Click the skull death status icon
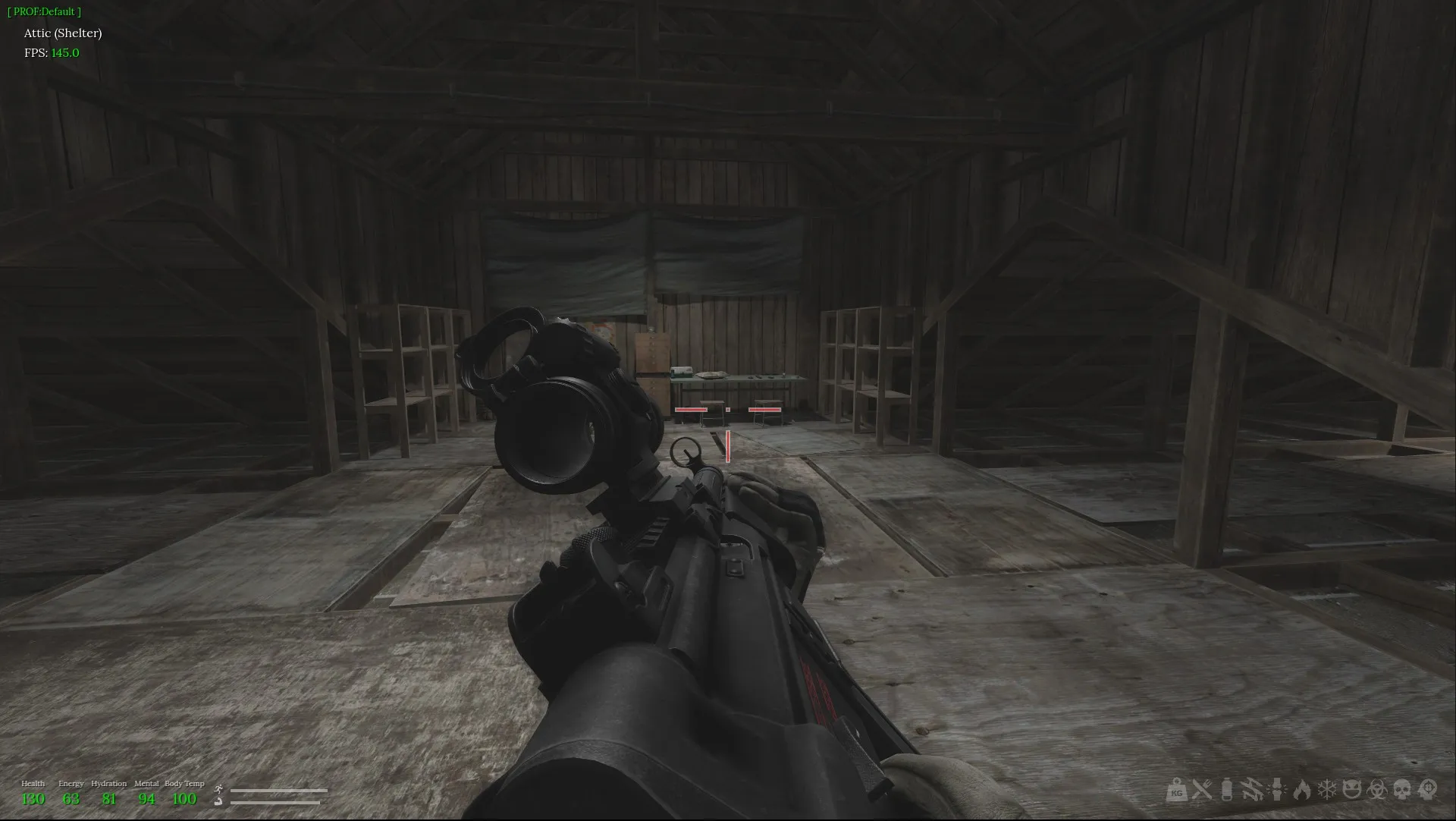1456x821 pixels. coord(1404,792)
